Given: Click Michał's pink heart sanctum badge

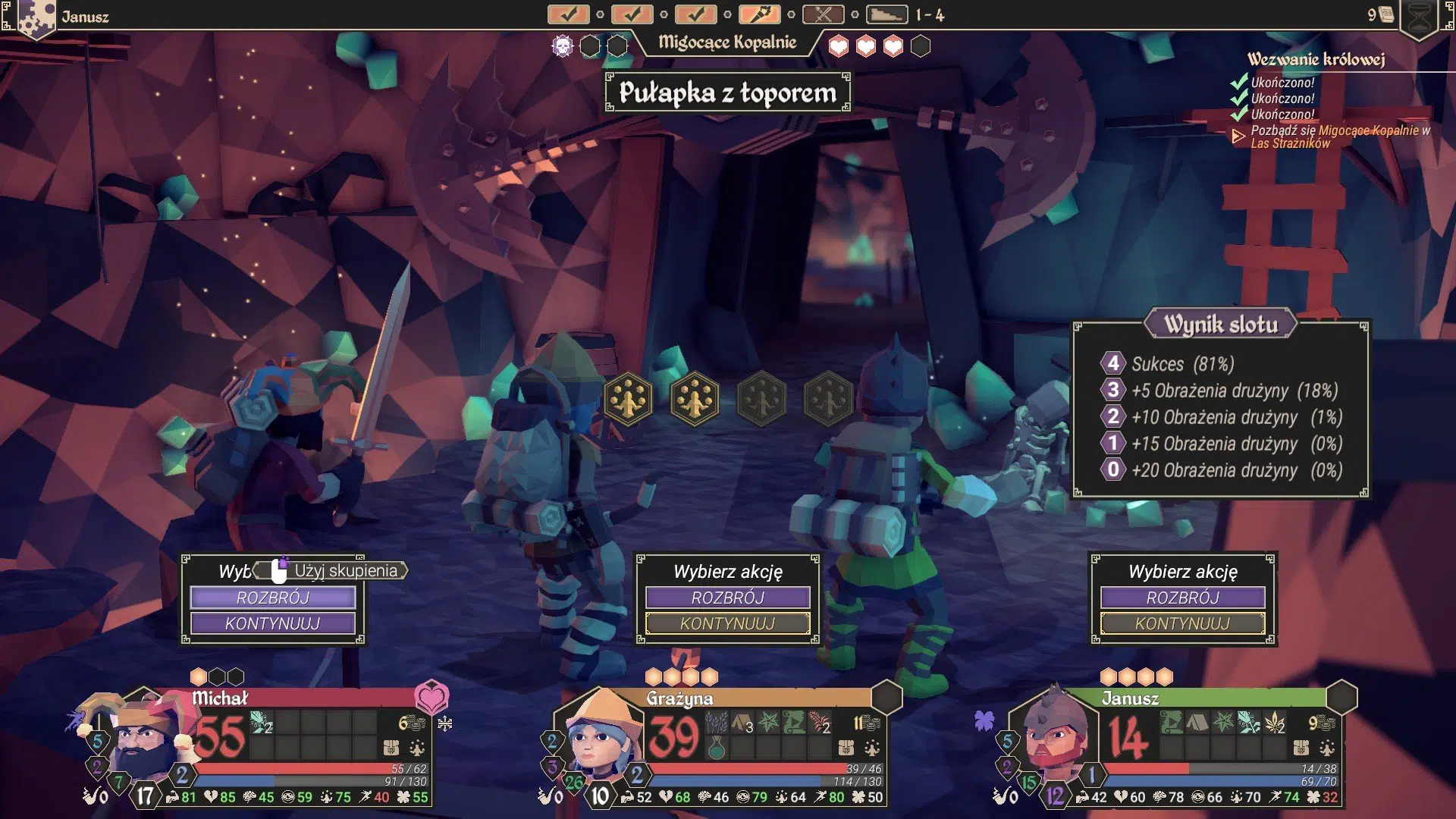Looking at the screenshot, I should point(431,697).
